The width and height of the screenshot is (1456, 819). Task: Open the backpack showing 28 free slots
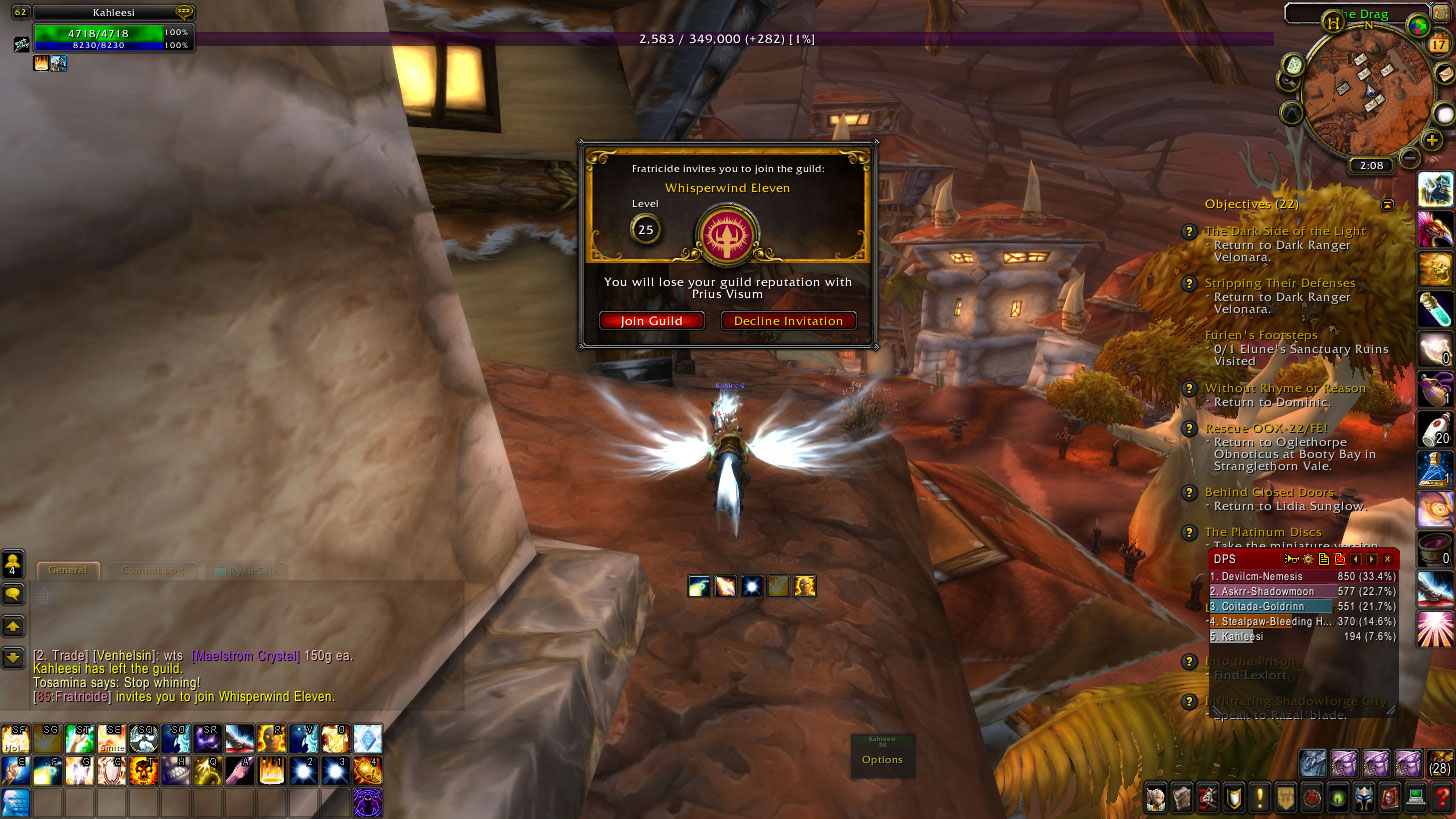tap(1440, 763)
